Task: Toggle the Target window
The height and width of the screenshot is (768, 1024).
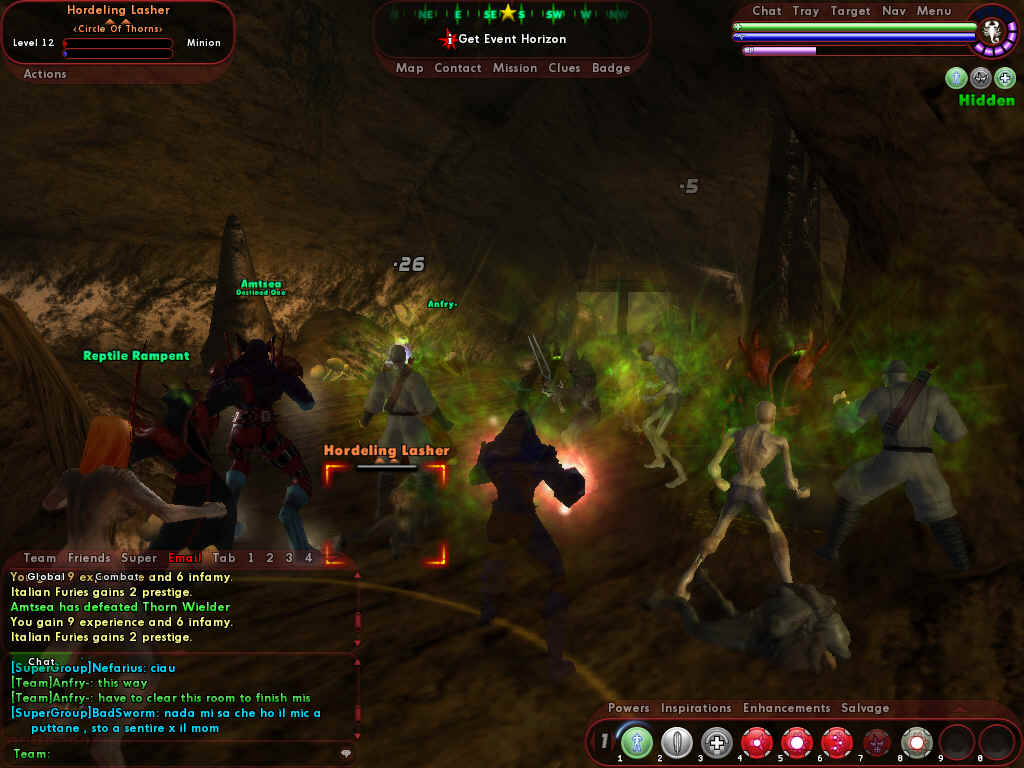Action: coord(850,11)
